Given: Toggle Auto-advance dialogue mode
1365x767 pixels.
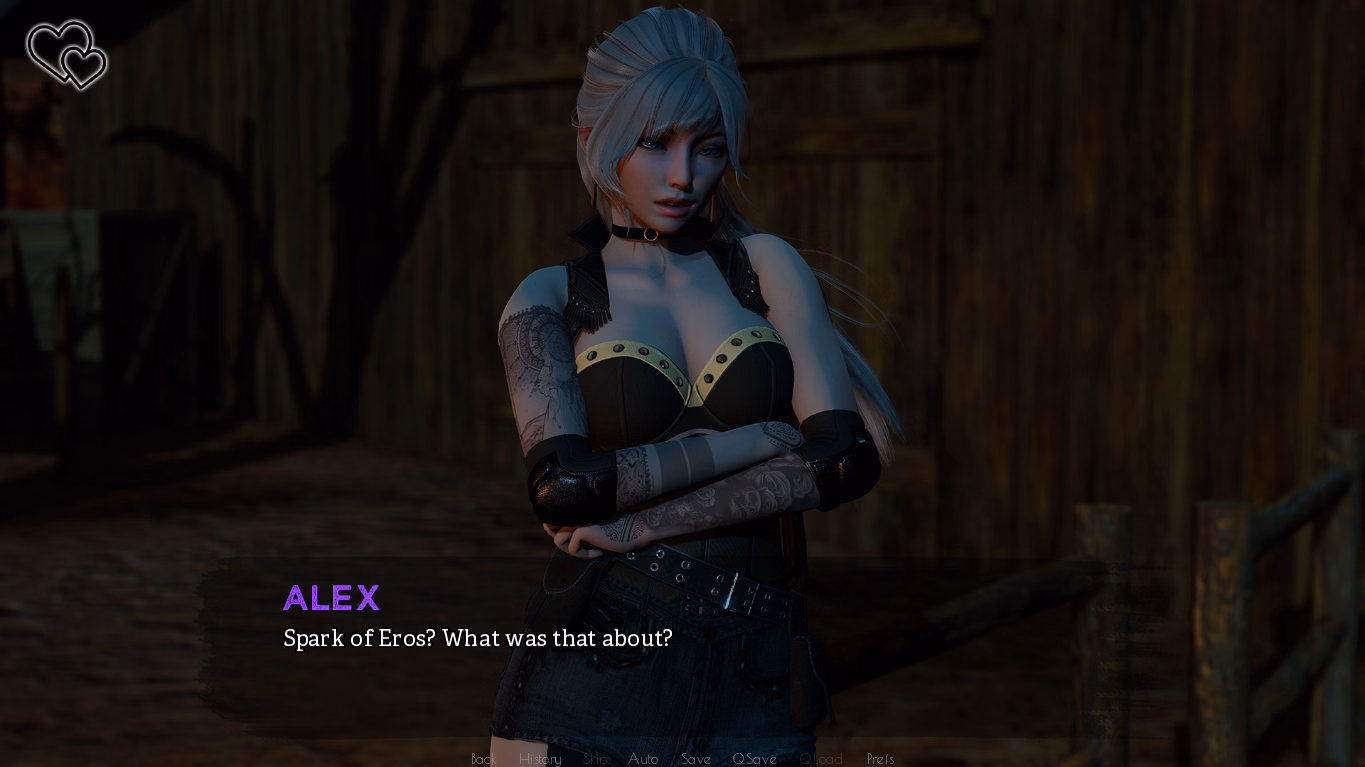Looking at the screenshot, I should [643, 759].
